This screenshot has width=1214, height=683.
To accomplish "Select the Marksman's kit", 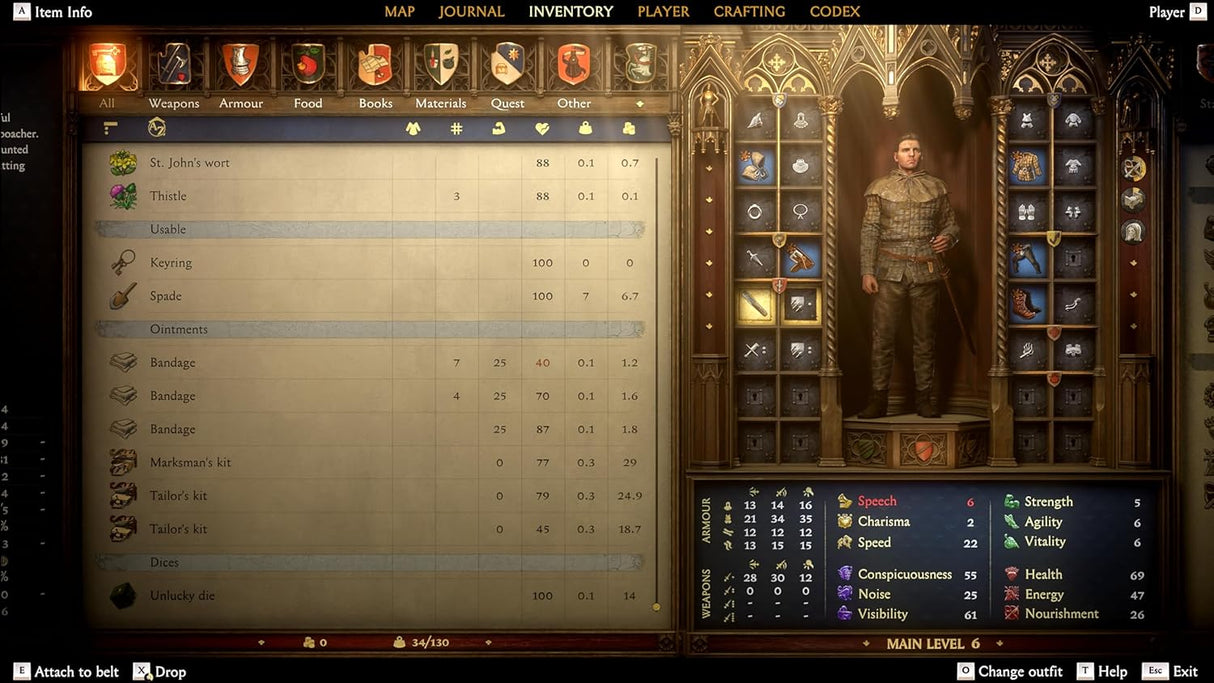I will coord(190,462).
